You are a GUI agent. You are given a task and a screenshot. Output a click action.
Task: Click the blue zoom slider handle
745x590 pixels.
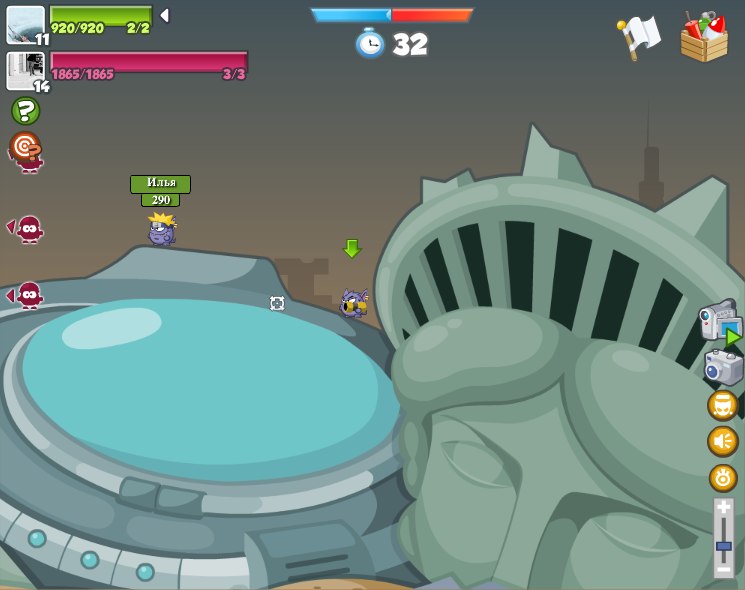point(724,547)
